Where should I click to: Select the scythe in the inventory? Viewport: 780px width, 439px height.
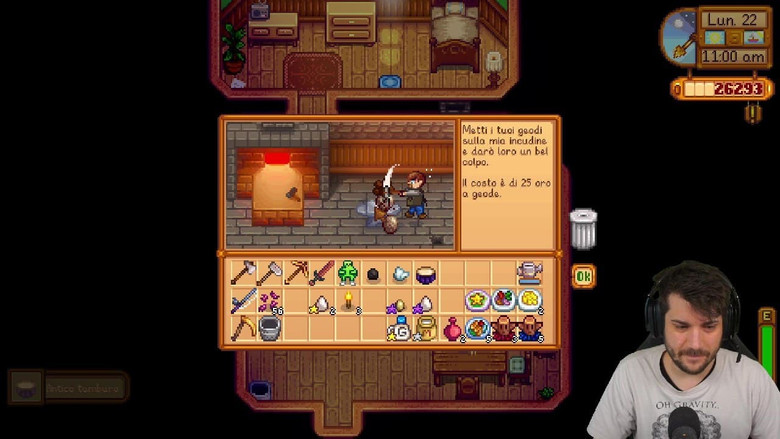point(243,327)
